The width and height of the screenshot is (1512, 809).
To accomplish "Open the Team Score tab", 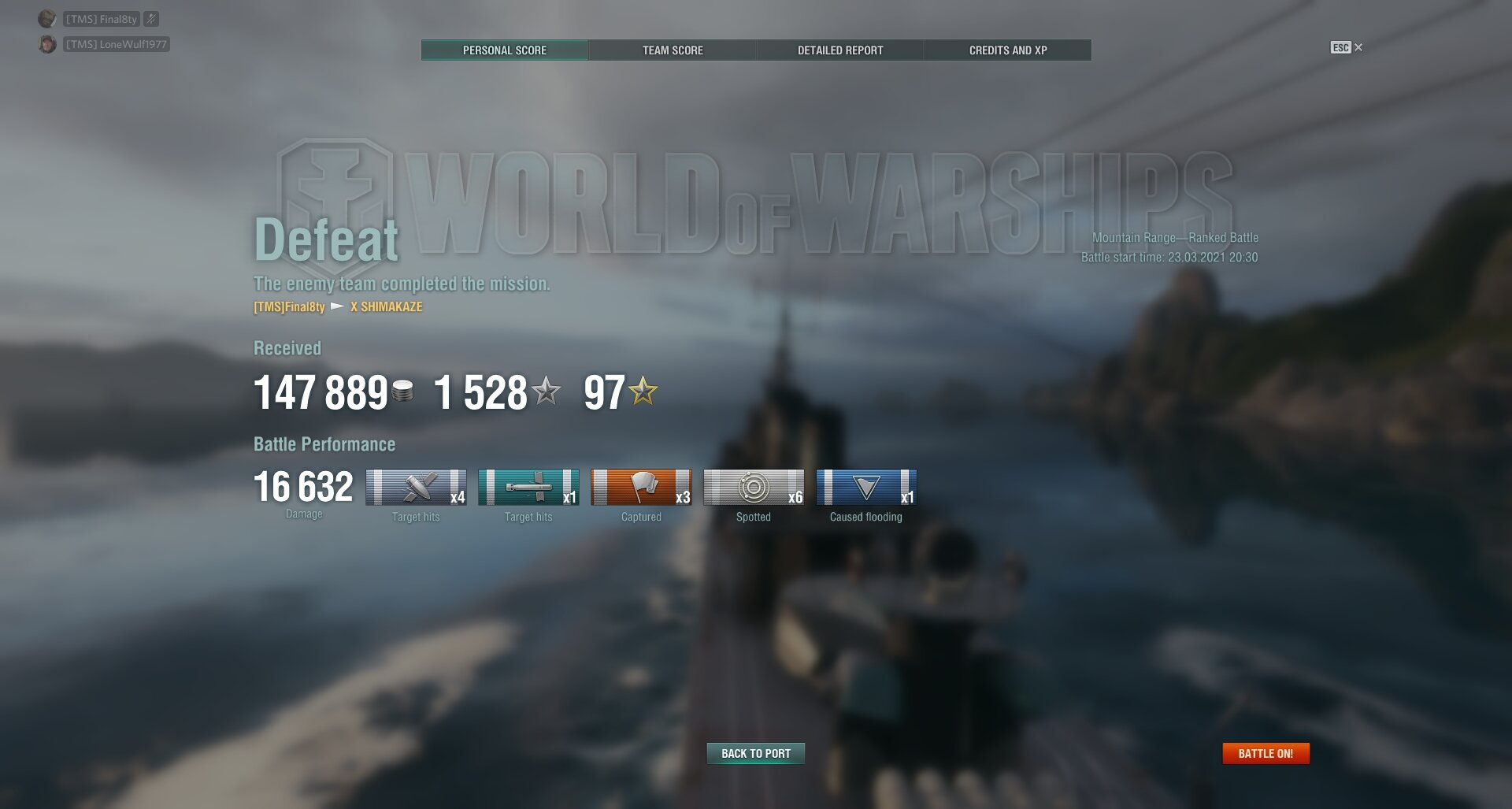I will click(673, 50).
